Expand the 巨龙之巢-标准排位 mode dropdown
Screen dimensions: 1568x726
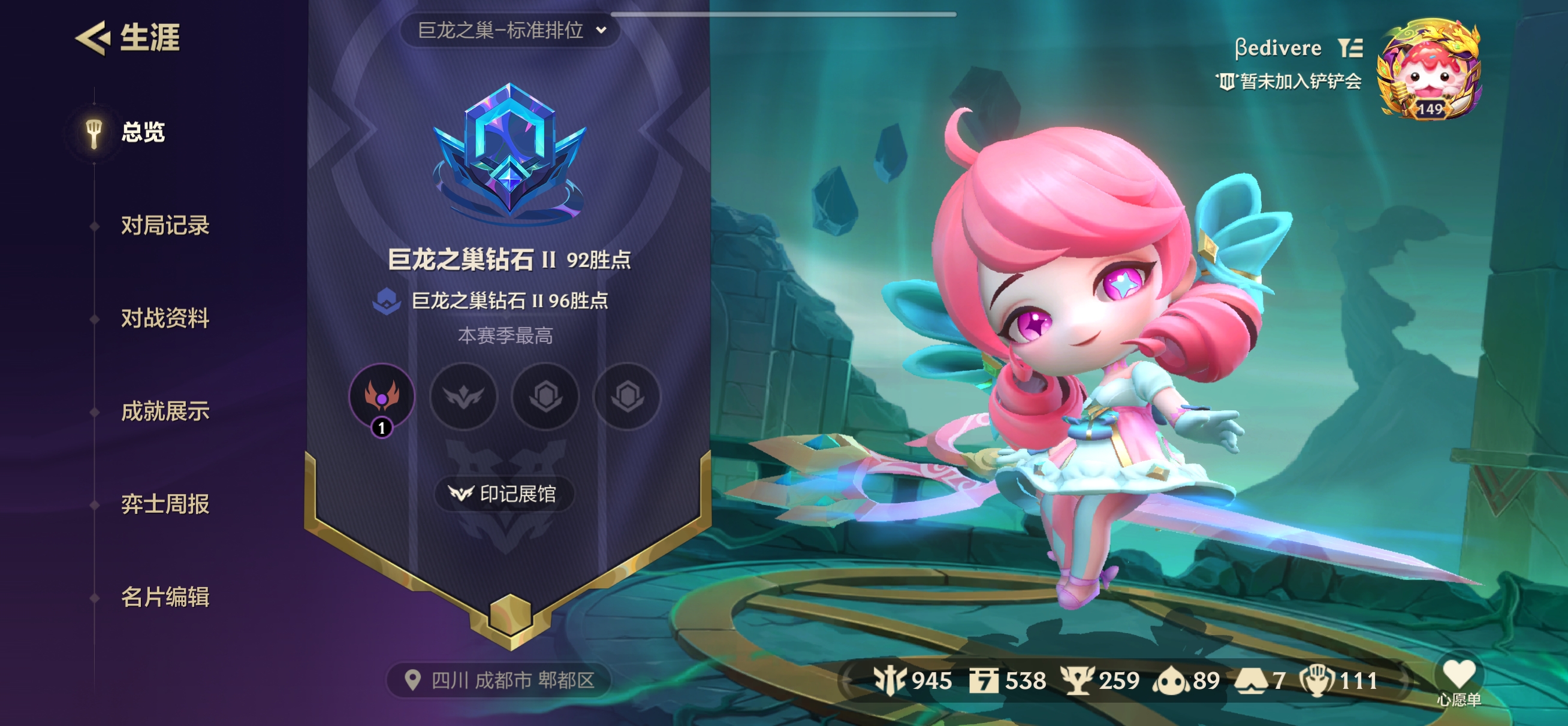pos(510,30)
